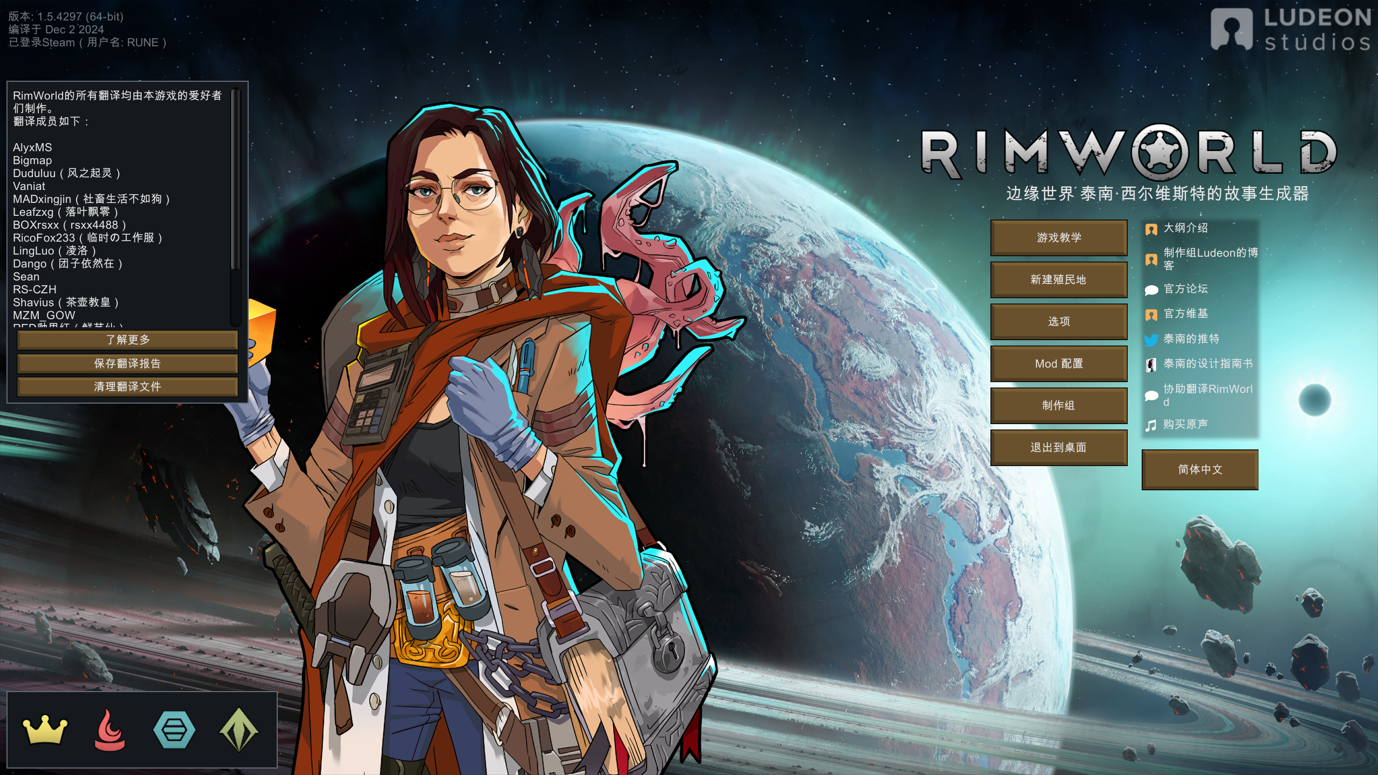Open the Mod 配置 screen
Image resolution: width=1378 pixels, height=775 pixels.
coord(1058,364)
